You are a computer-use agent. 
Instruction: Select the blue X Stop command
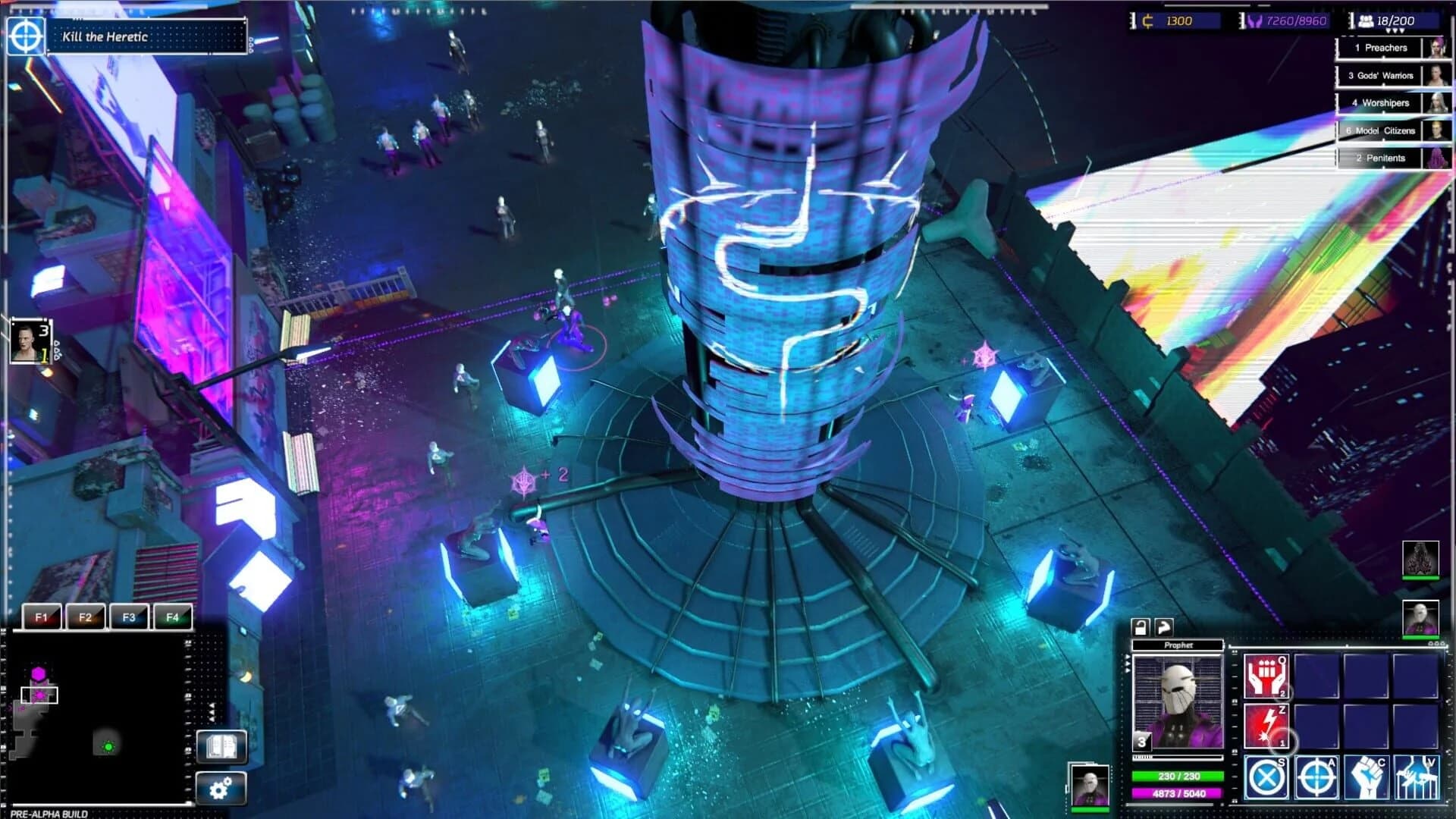pyautogui.click(x=1266, y=779)
